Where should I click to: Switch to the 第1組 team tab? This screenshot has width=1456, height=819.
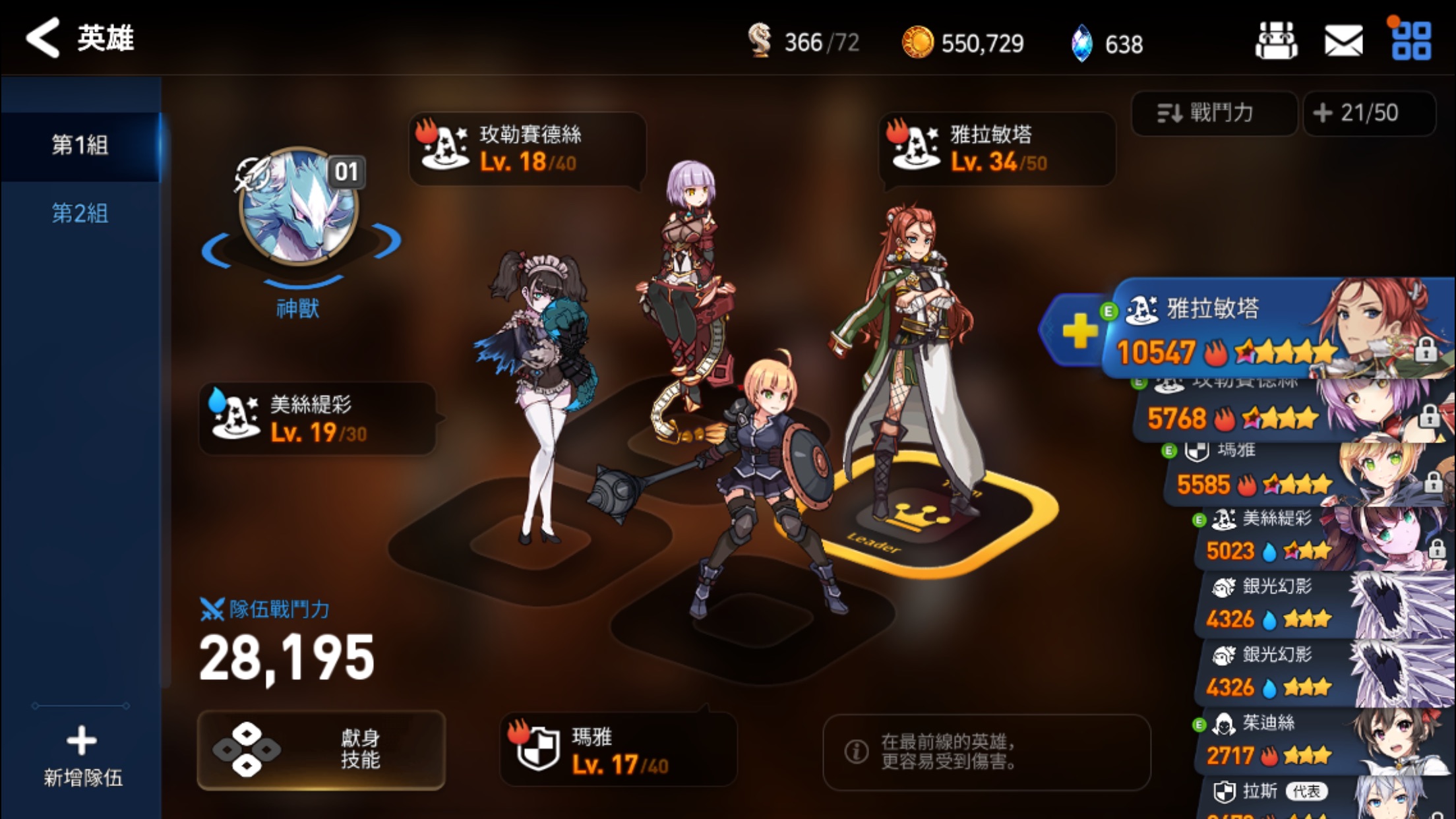coord(80,145)
